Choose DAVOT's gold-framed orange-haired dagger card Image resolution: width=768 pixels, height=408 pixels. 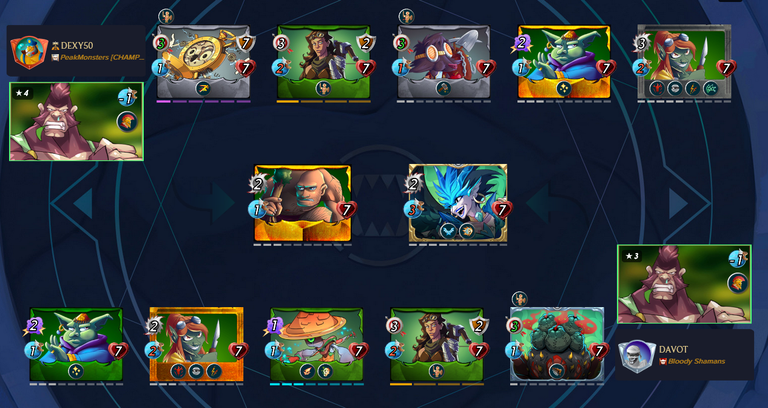(x=196, y=346)
